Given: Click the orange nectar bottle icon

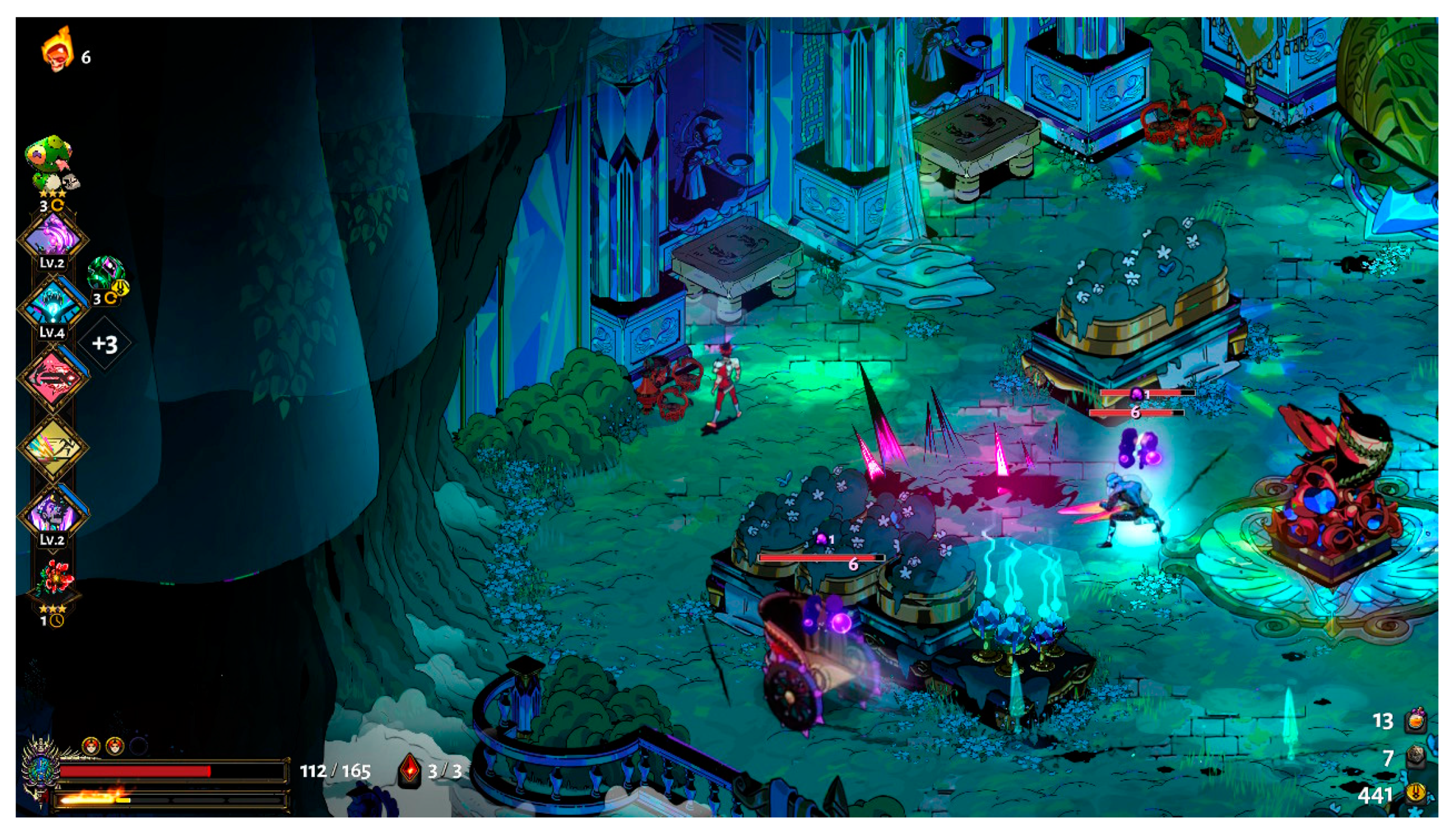Looking at the screenshot, I should point(1416,721).
